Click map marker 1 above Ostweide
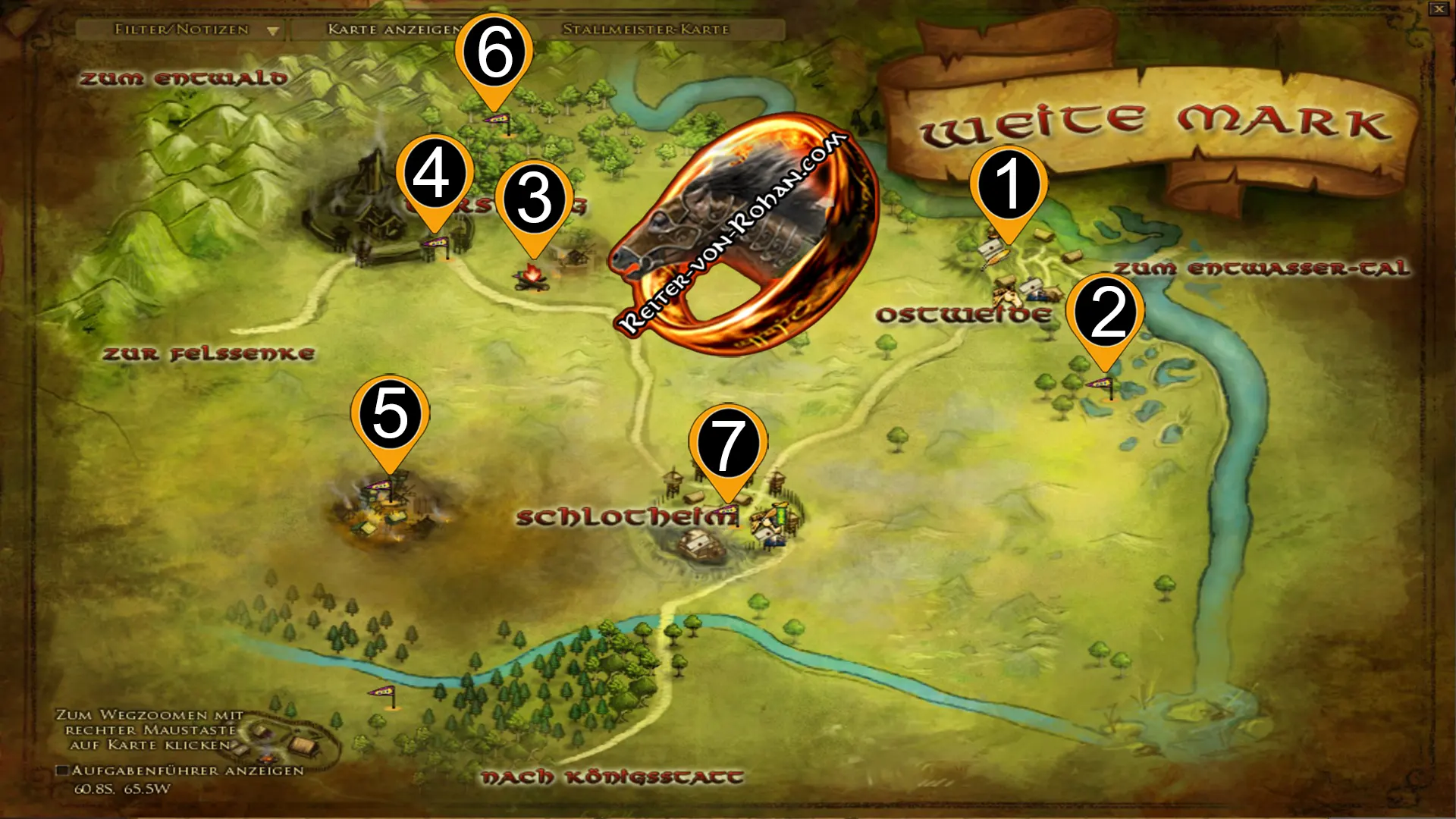 [1008, 184]
